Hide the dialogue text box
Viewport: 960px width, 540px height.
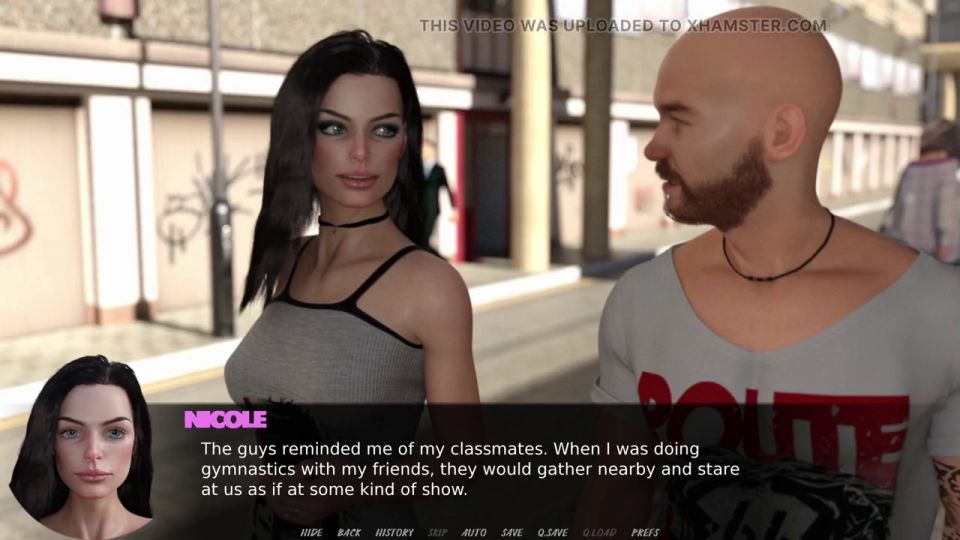click(x=310, y=532)
